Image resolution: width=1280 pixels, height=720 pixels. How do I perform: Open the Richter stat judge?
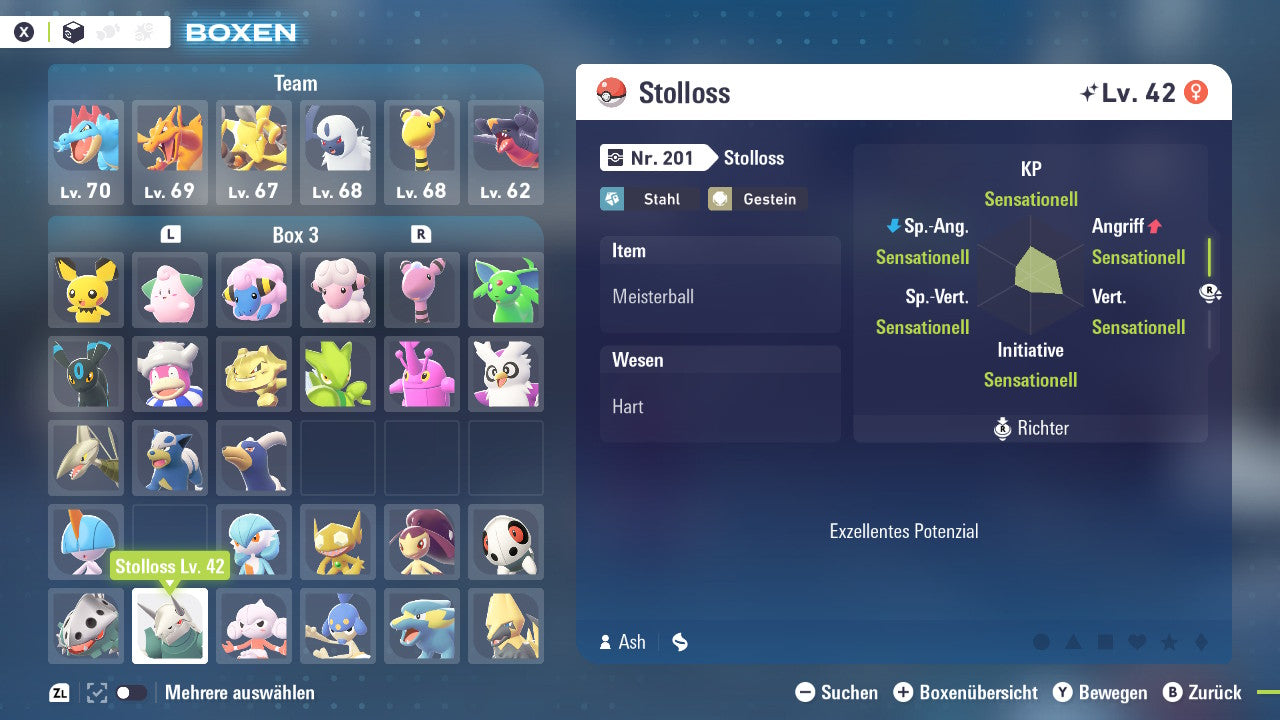click(x=1030, y=428)
